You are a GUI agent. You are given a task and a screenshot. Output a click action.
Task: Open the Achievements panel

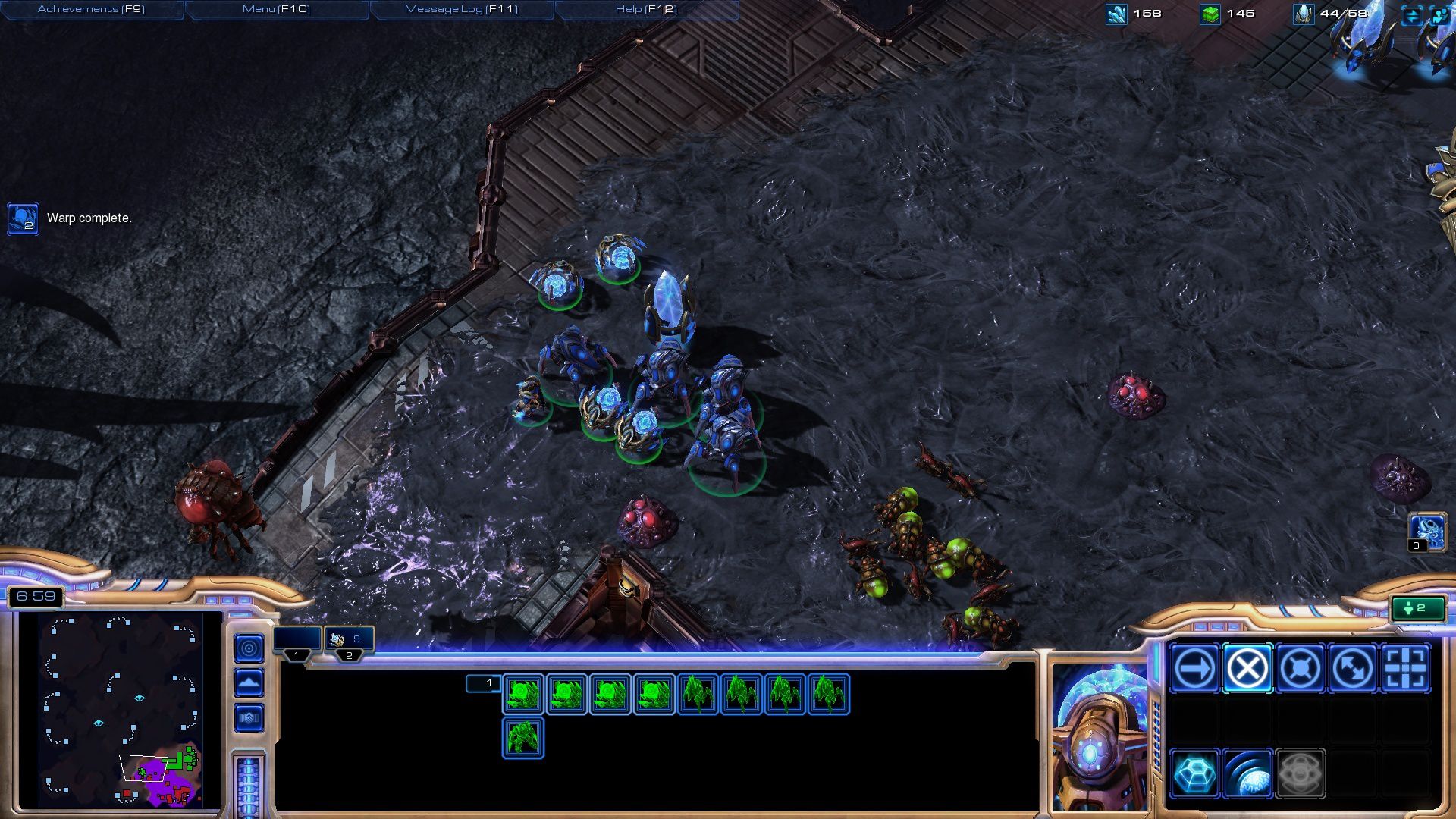(91, 10)
